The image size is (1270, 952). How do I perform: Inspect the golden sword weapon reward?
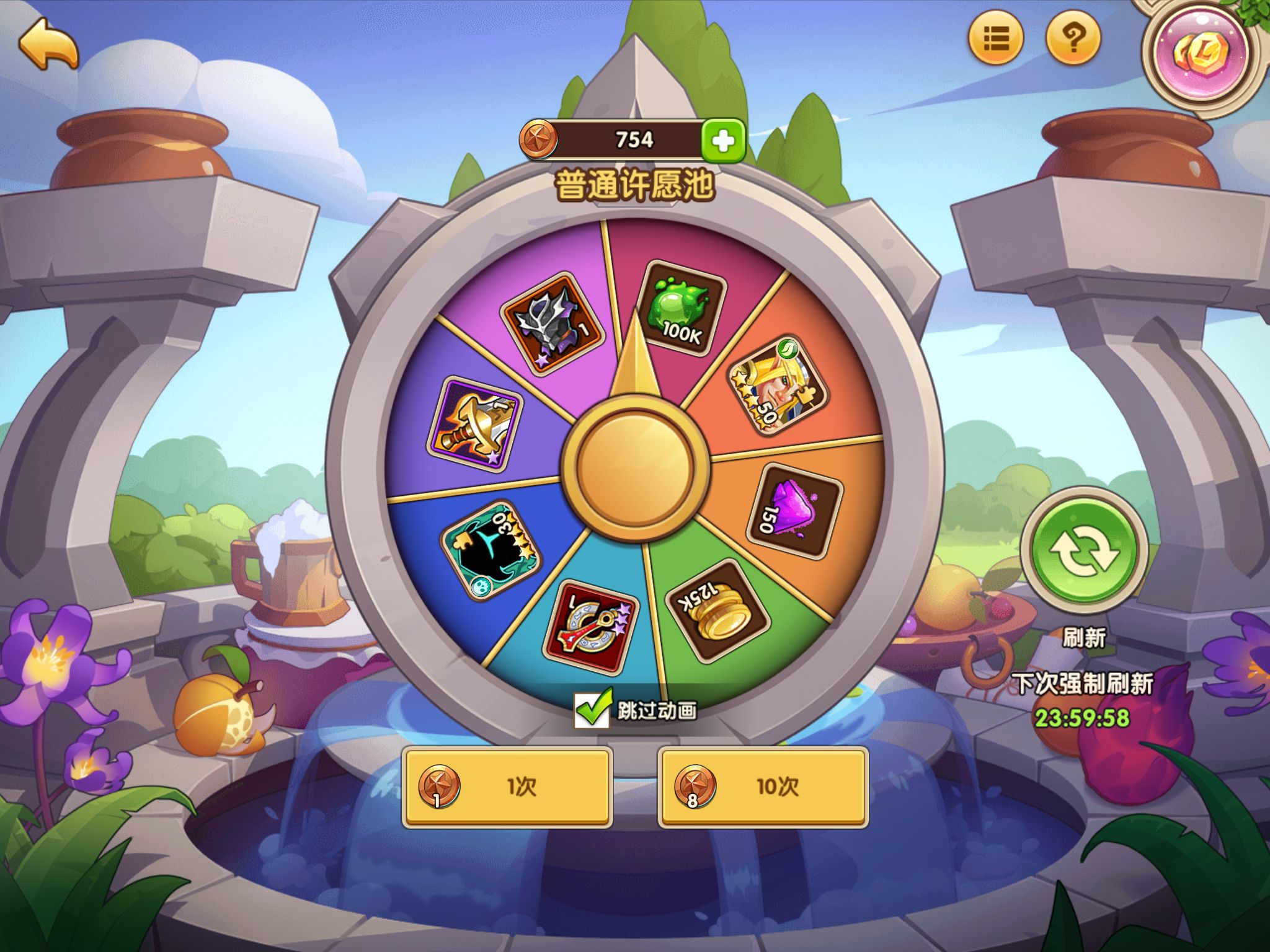475,425
